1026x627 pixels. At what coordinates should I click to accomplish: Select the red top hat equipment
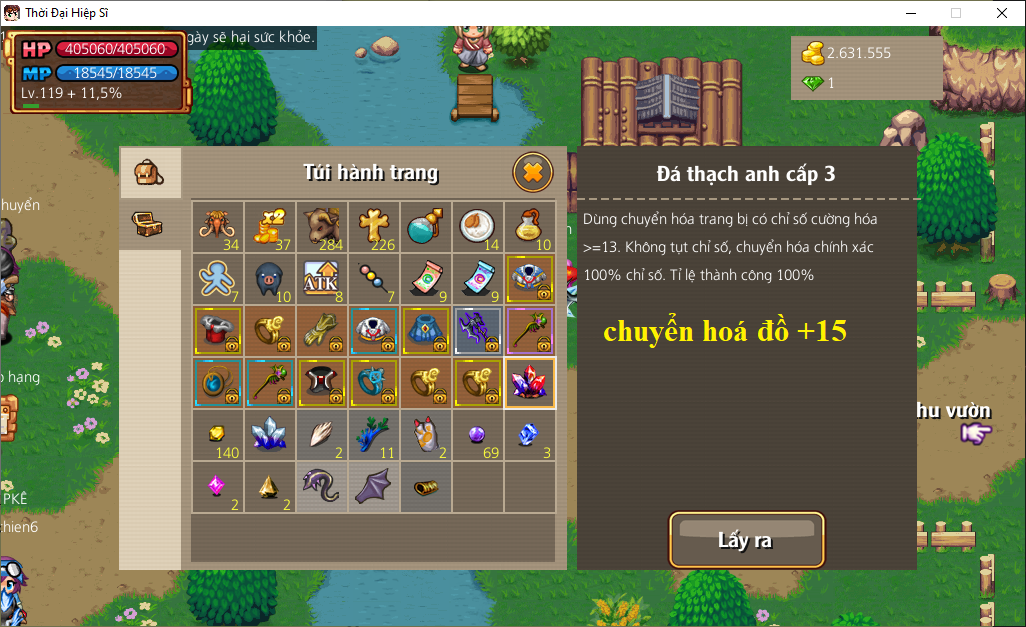point(217,331)
